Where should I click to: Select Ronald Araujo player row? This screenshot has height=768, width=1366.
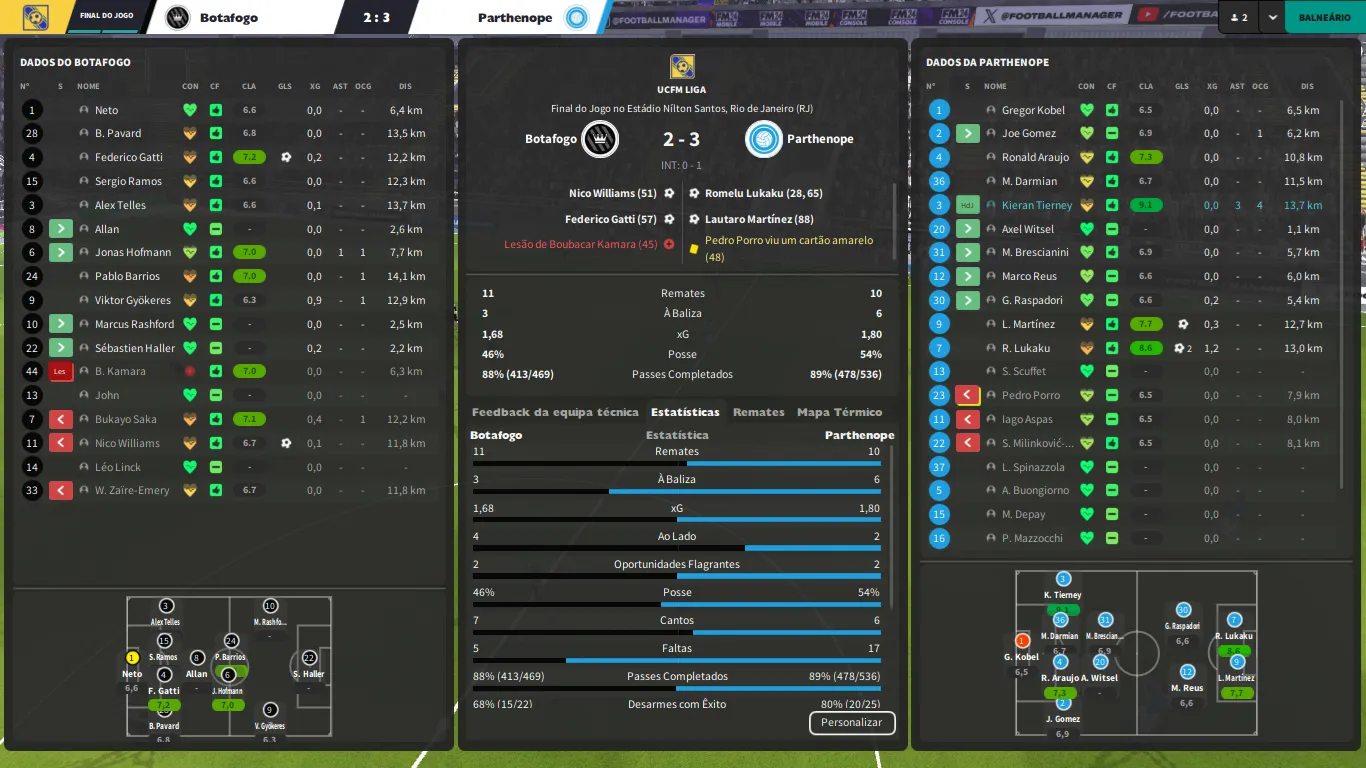[x=1035, y=157]
